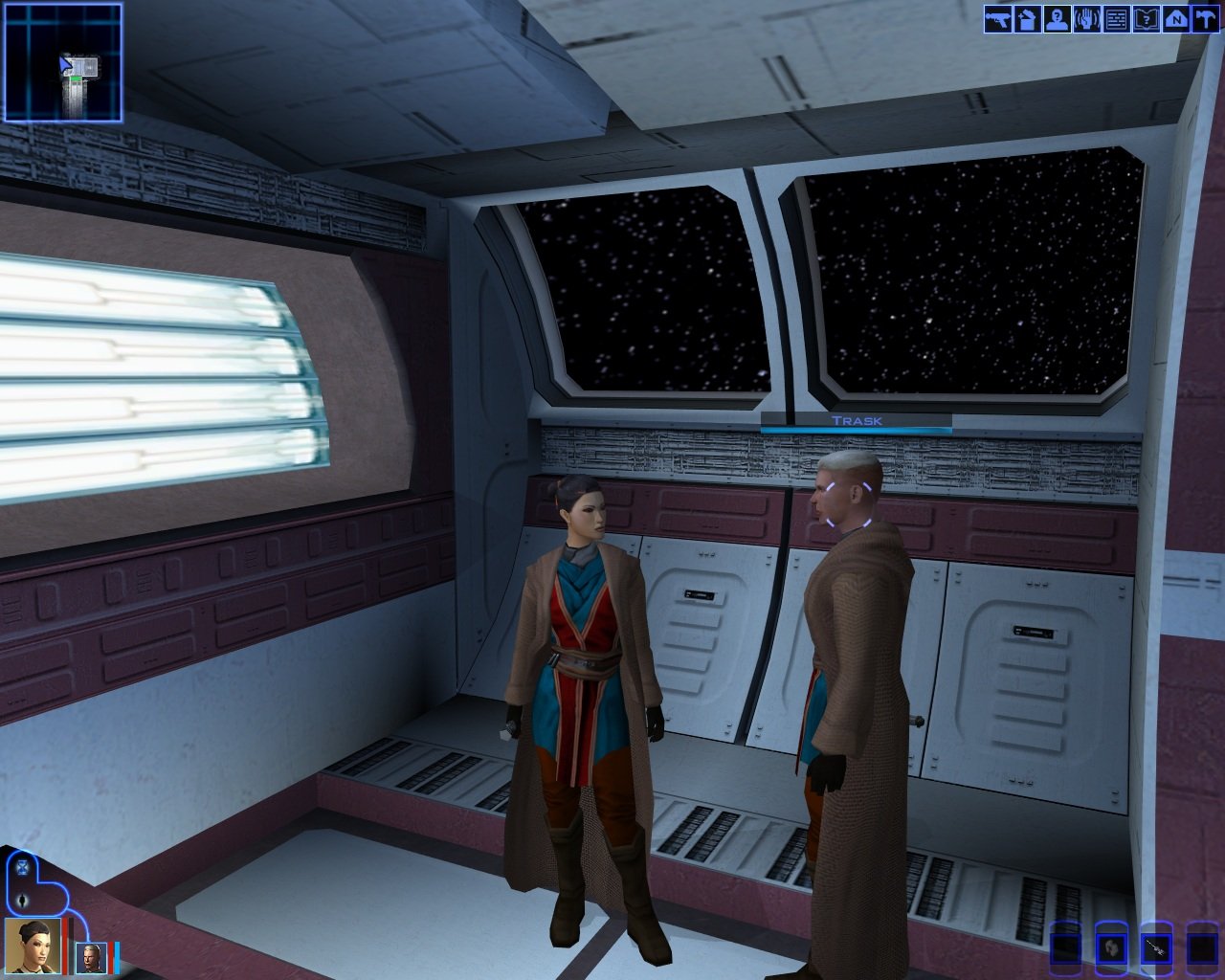Open the quest journal book icon
1225x980 pixels.
point(1146,19)
